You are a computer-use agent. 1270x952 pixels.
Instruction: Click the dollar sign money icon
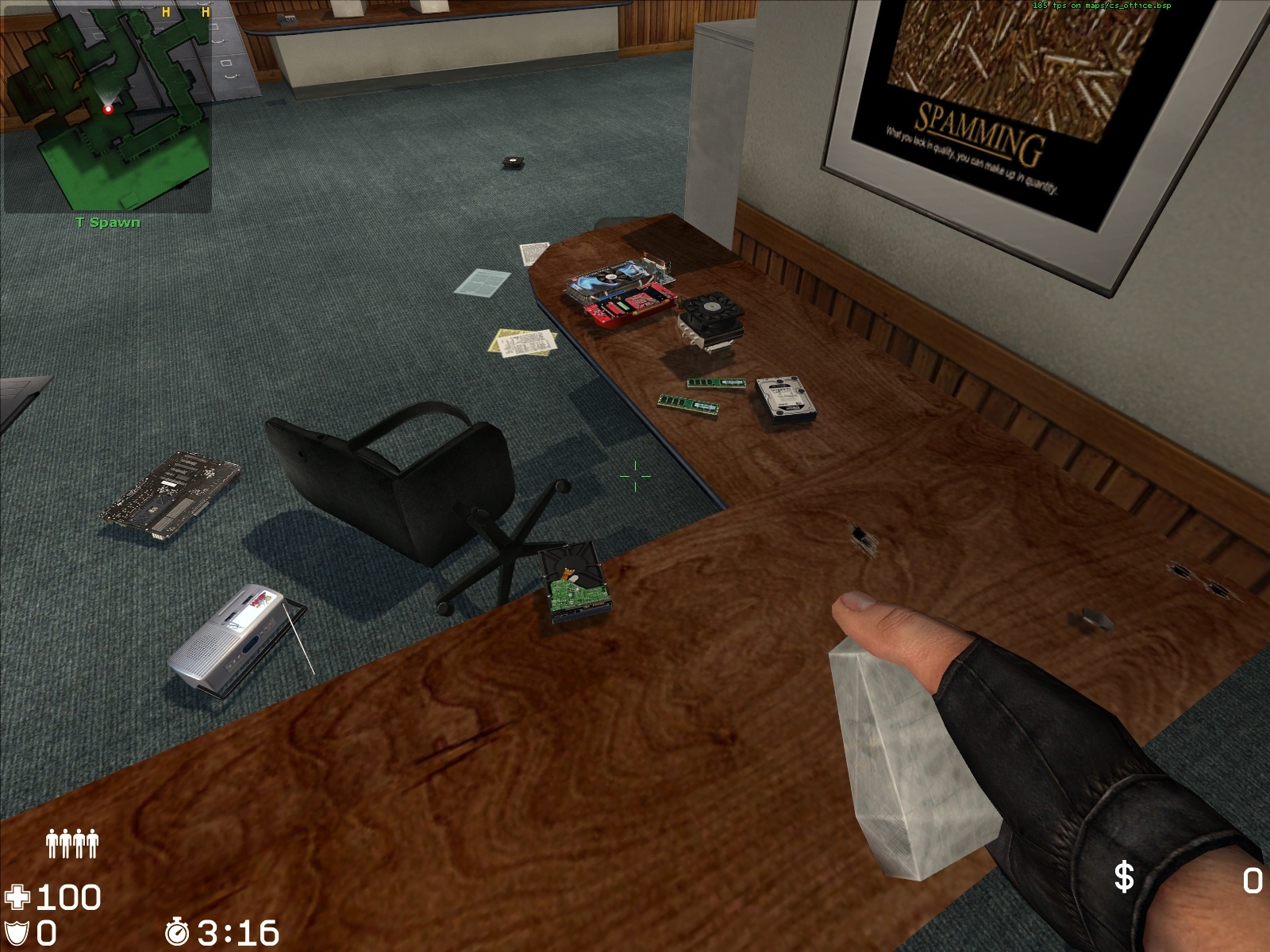coord(1123,877)
